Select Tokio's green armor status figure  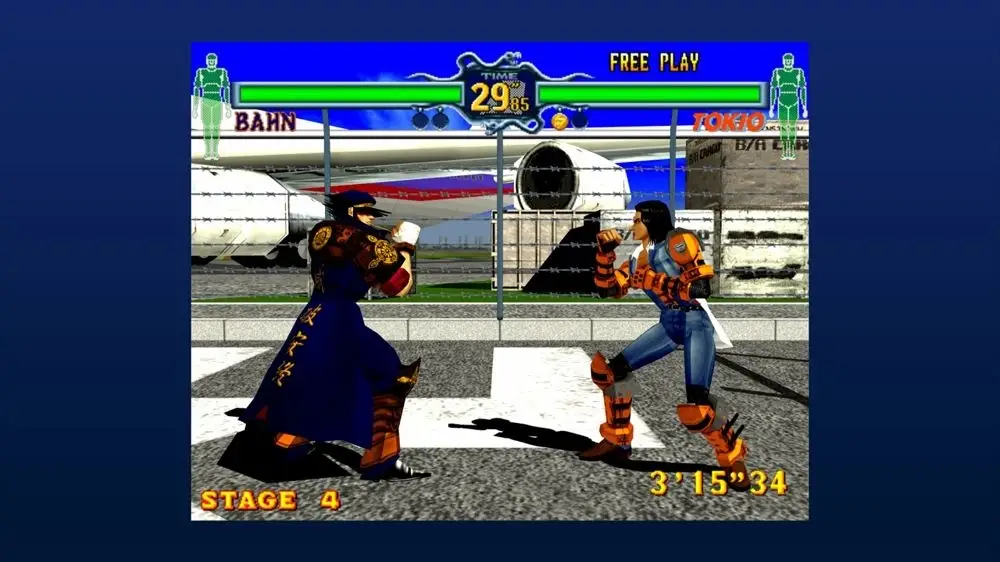click(x=787, y=105)
